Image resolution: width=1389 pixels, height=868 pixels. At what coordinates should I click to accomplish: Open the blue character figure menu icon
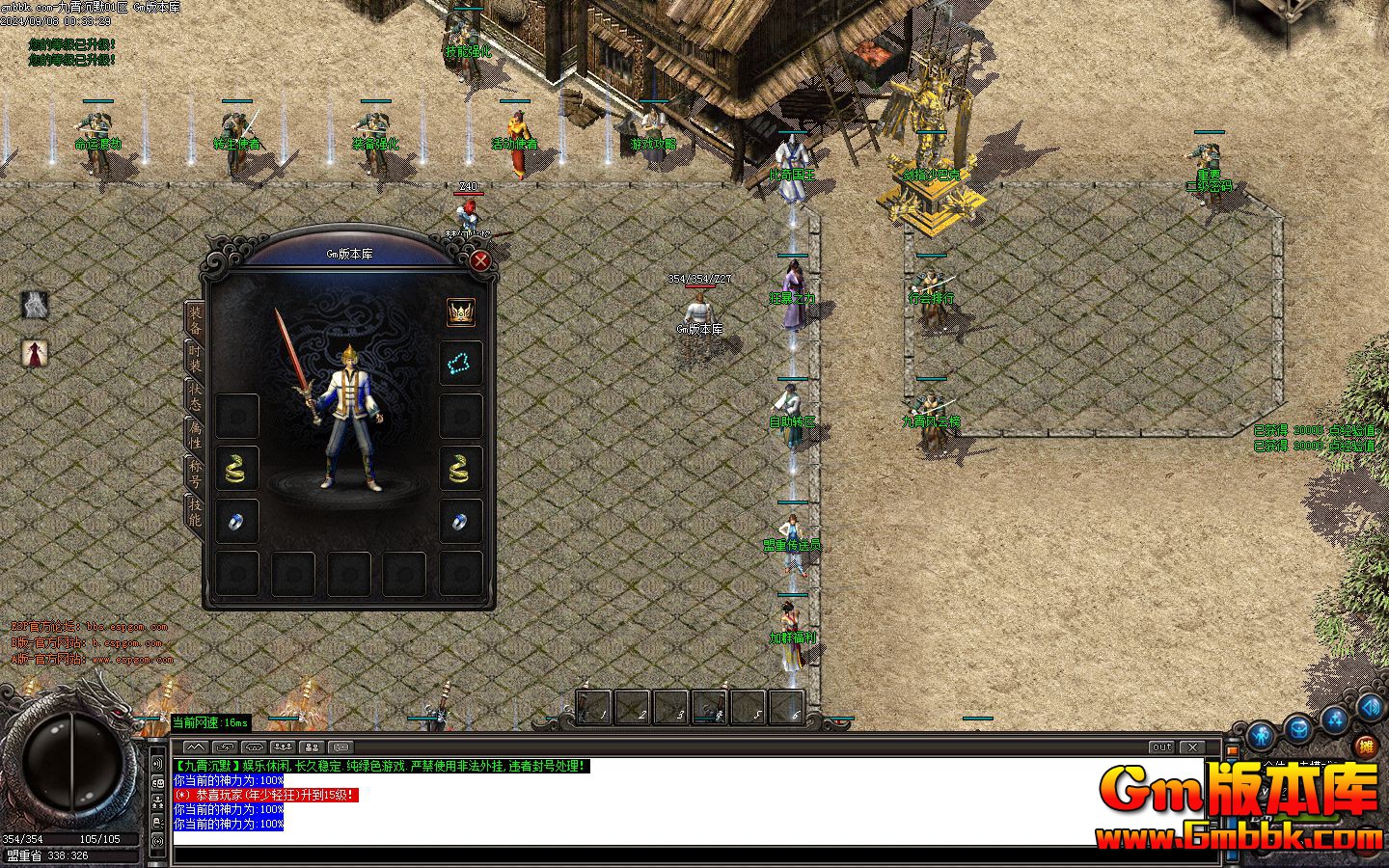pyautogui.click(x=1261, y=738)
